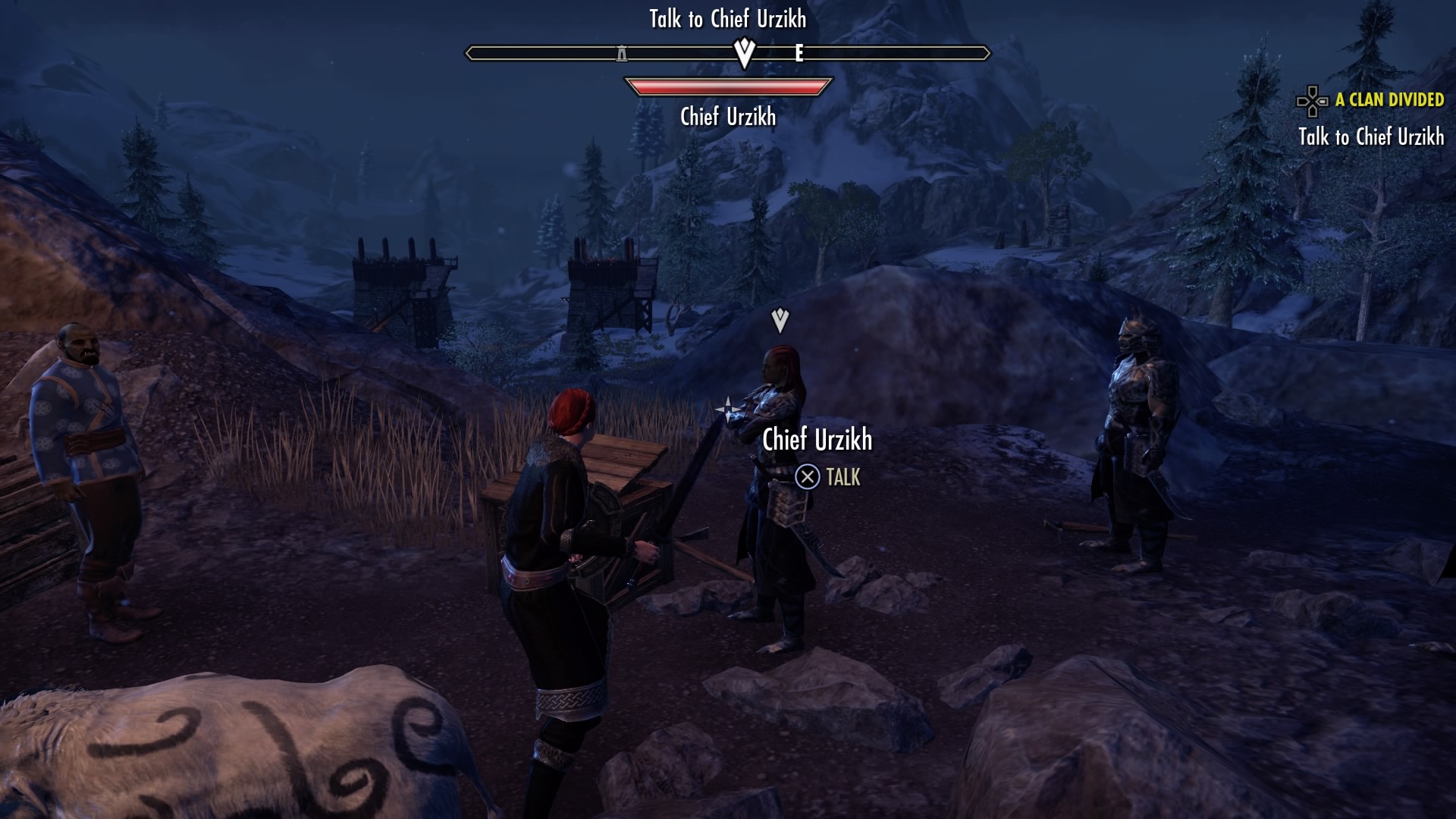
Task: Click the quest arrow marker on the compass
Action: (x=745, y=53)
